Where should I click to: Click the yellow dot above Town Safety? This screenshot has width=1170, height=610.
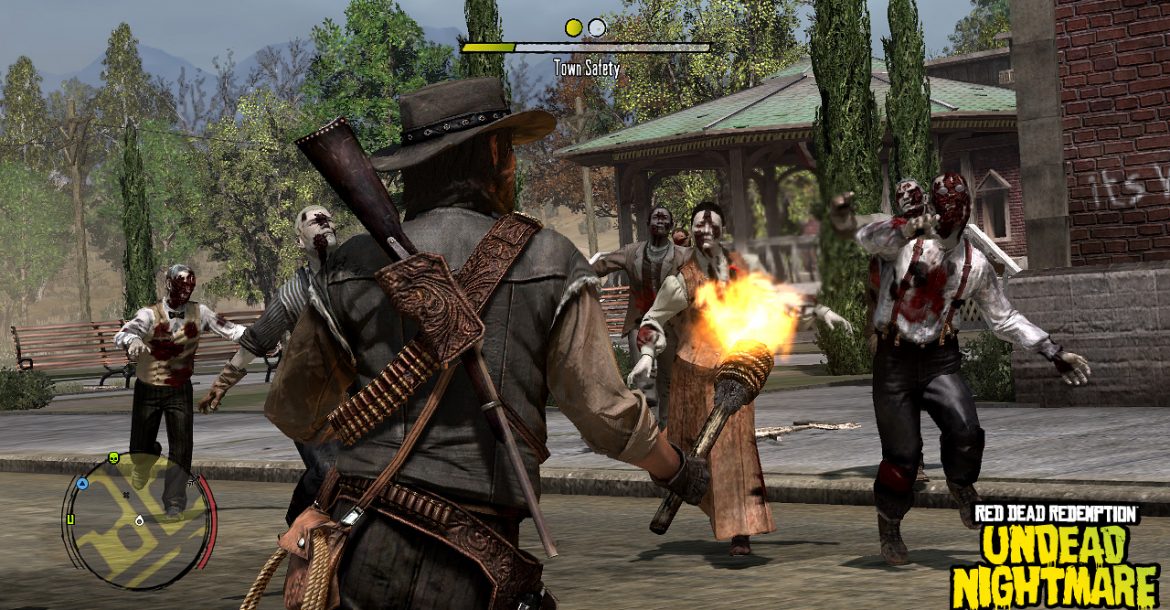tap(573, 28)
